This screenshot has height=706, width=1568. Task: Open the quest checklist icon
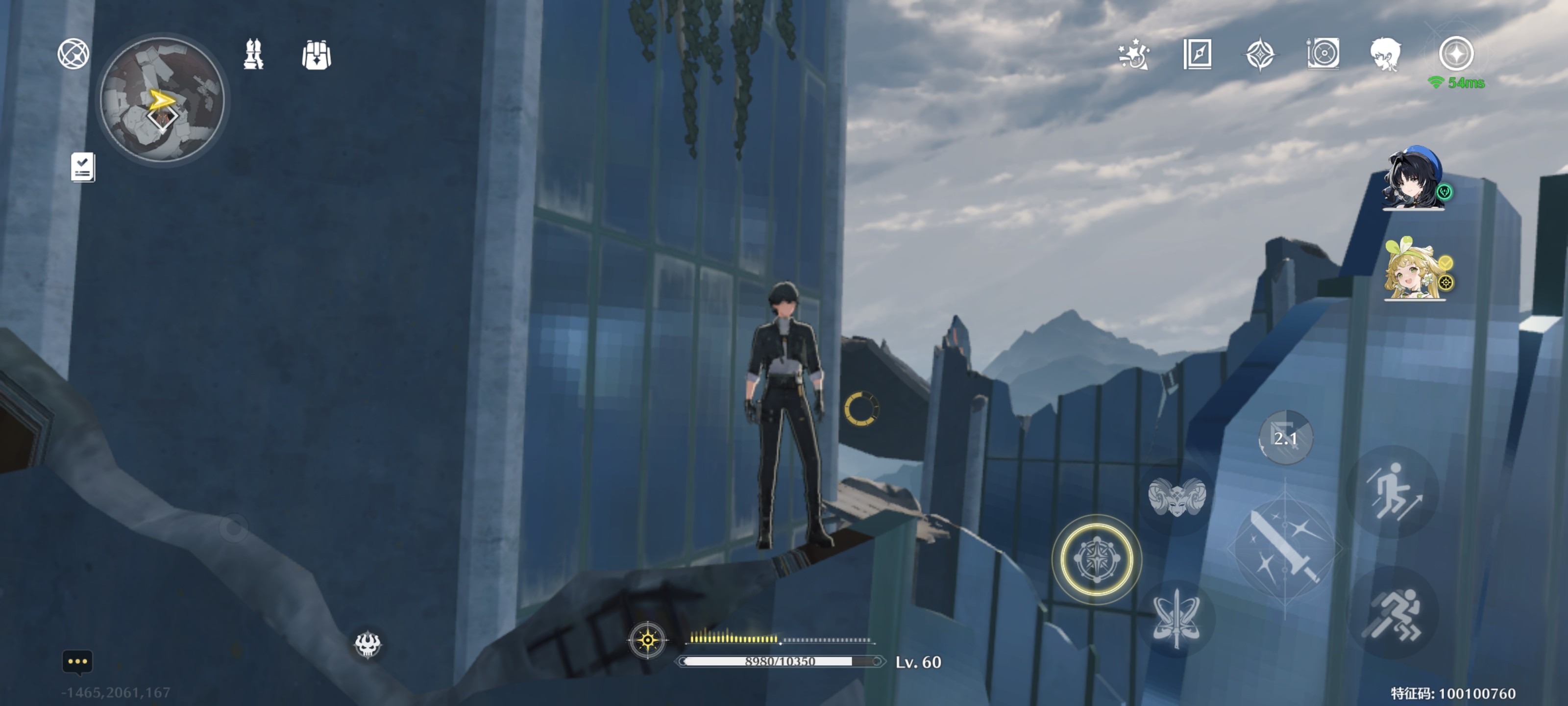(83, 167)
